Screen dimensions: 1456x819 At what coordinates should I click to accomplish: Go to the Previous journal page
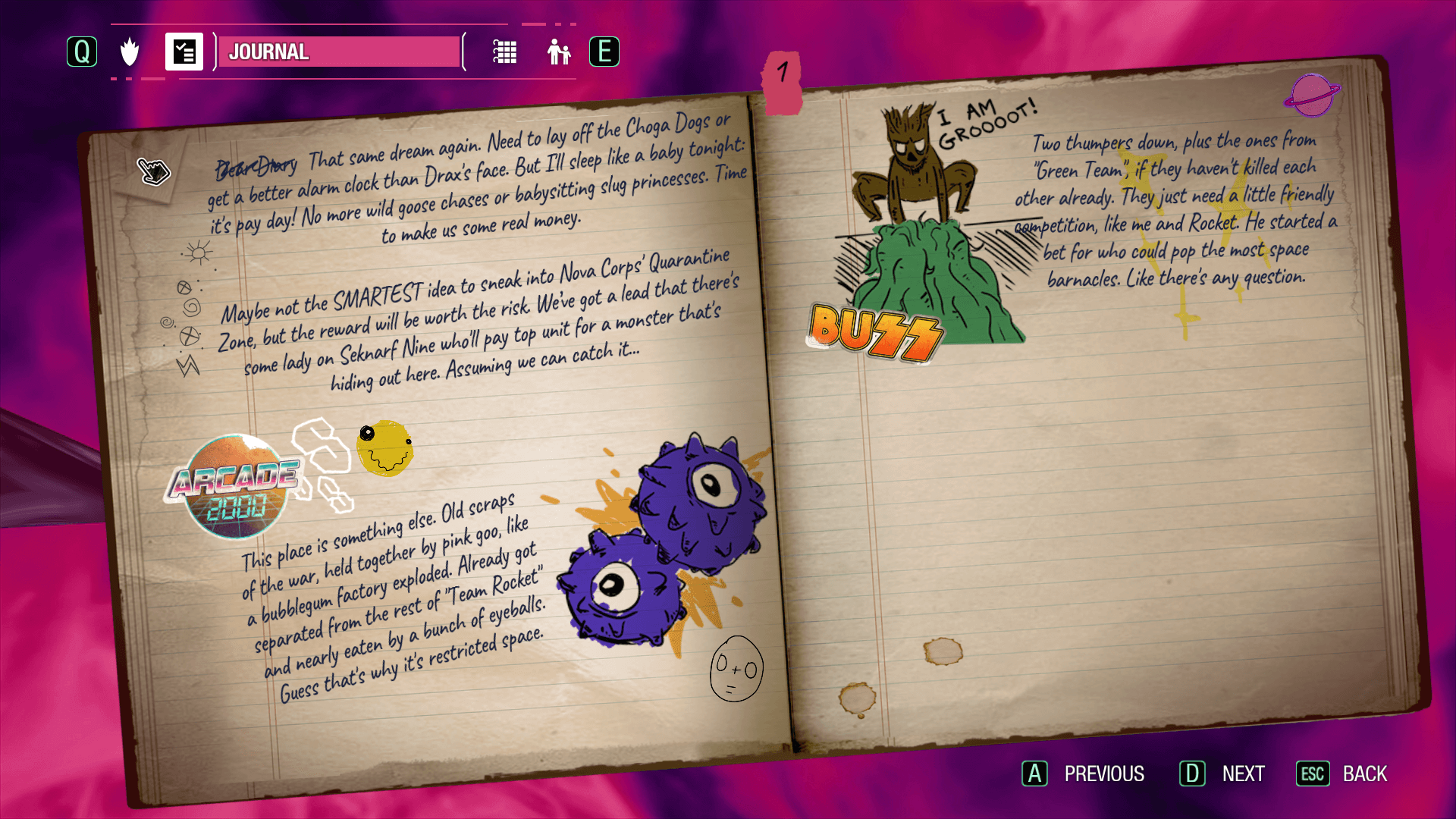coord(1083,773)
